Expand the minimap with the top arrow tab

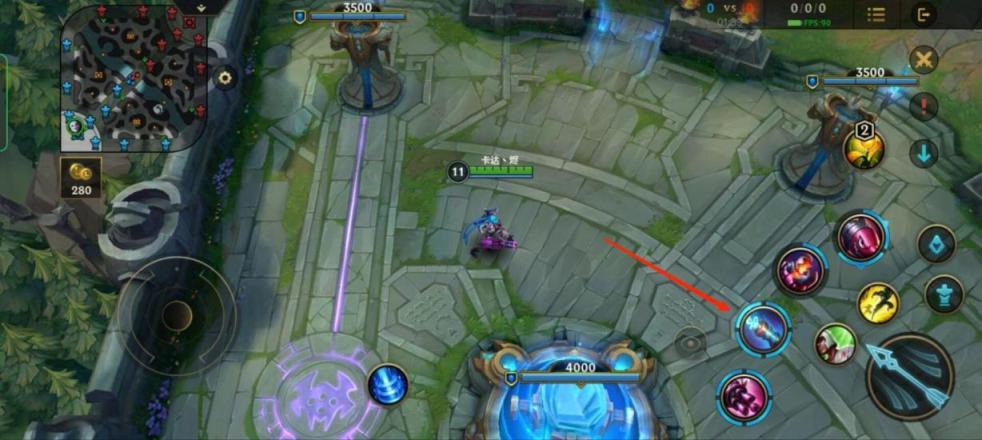(202, 6)
